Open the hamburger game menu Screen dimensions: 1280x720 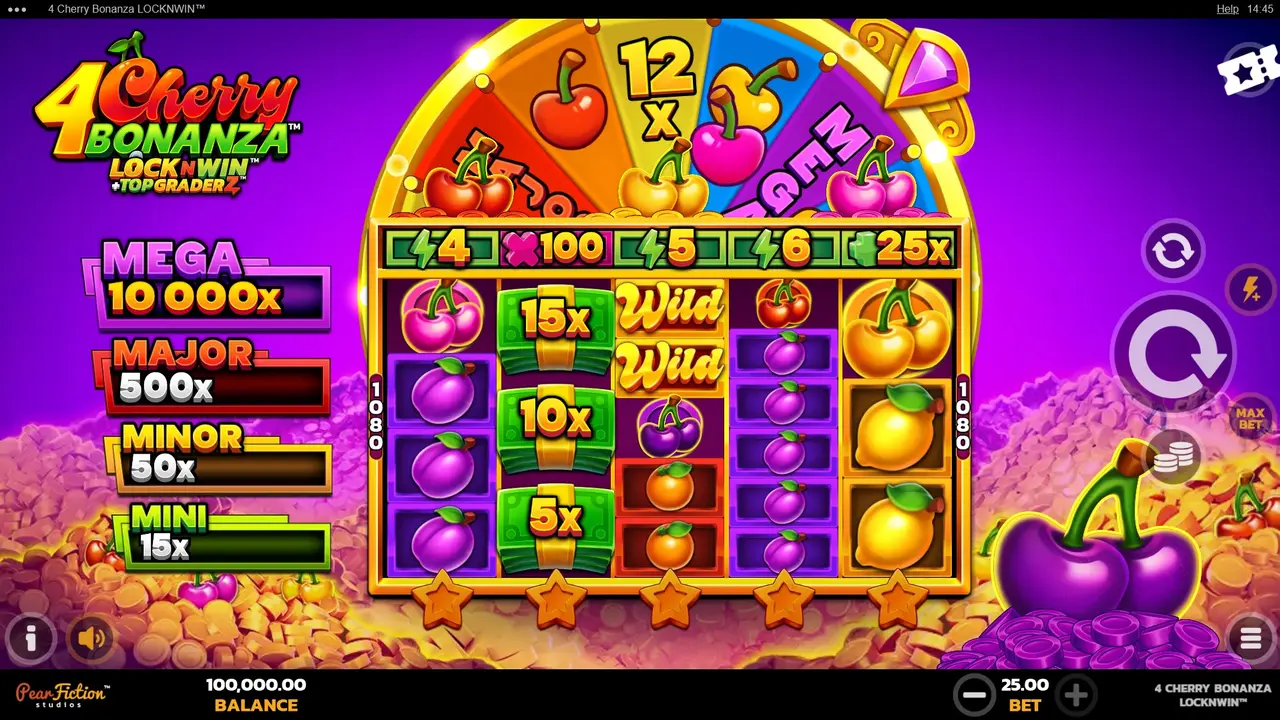coord(1250,637)
